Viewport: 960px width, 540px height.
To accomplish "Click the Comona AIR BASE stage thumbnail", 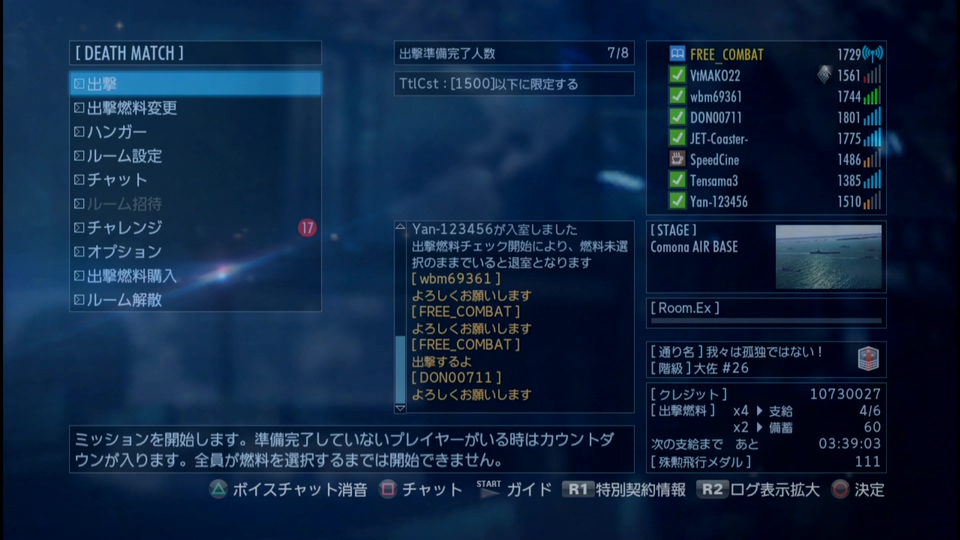I will click(828, 256).
